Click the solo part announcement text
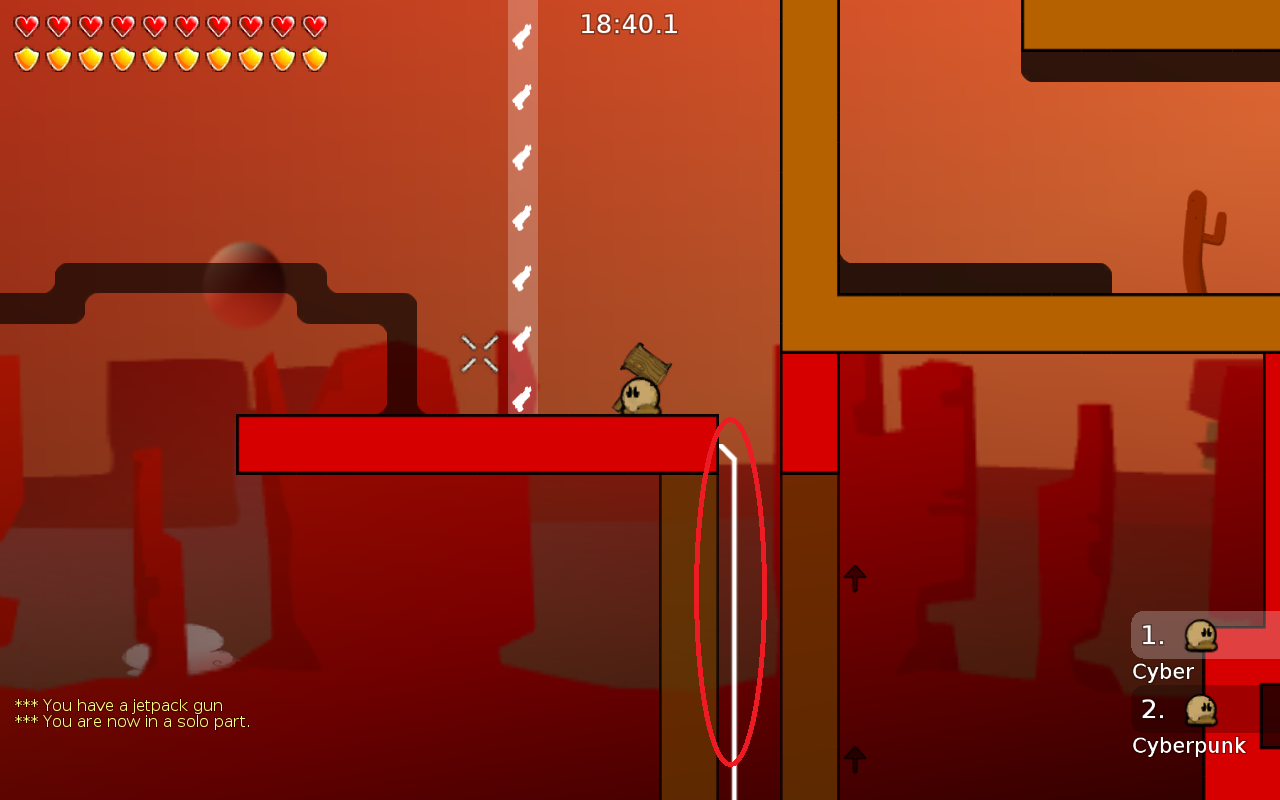Viewport: 1280px width, 800px height. pyautogui.click(x=131, y=721)
